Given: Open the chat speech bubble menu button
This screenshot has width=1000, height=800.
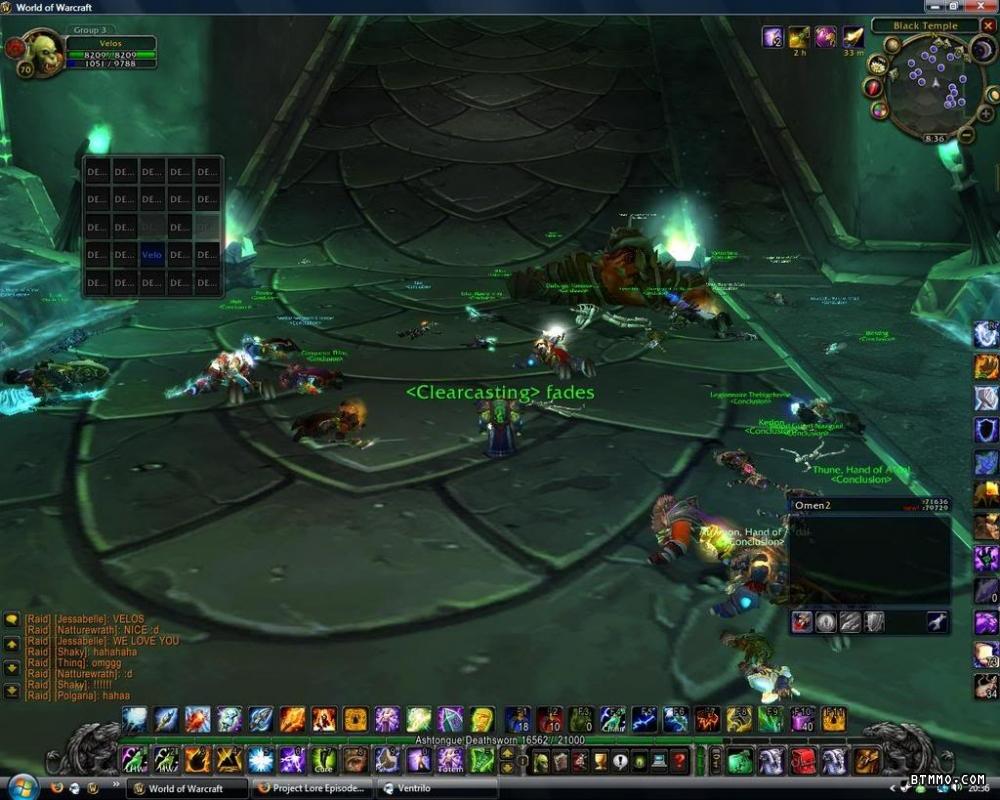Looking at the screenshot, I should (12, 620).
